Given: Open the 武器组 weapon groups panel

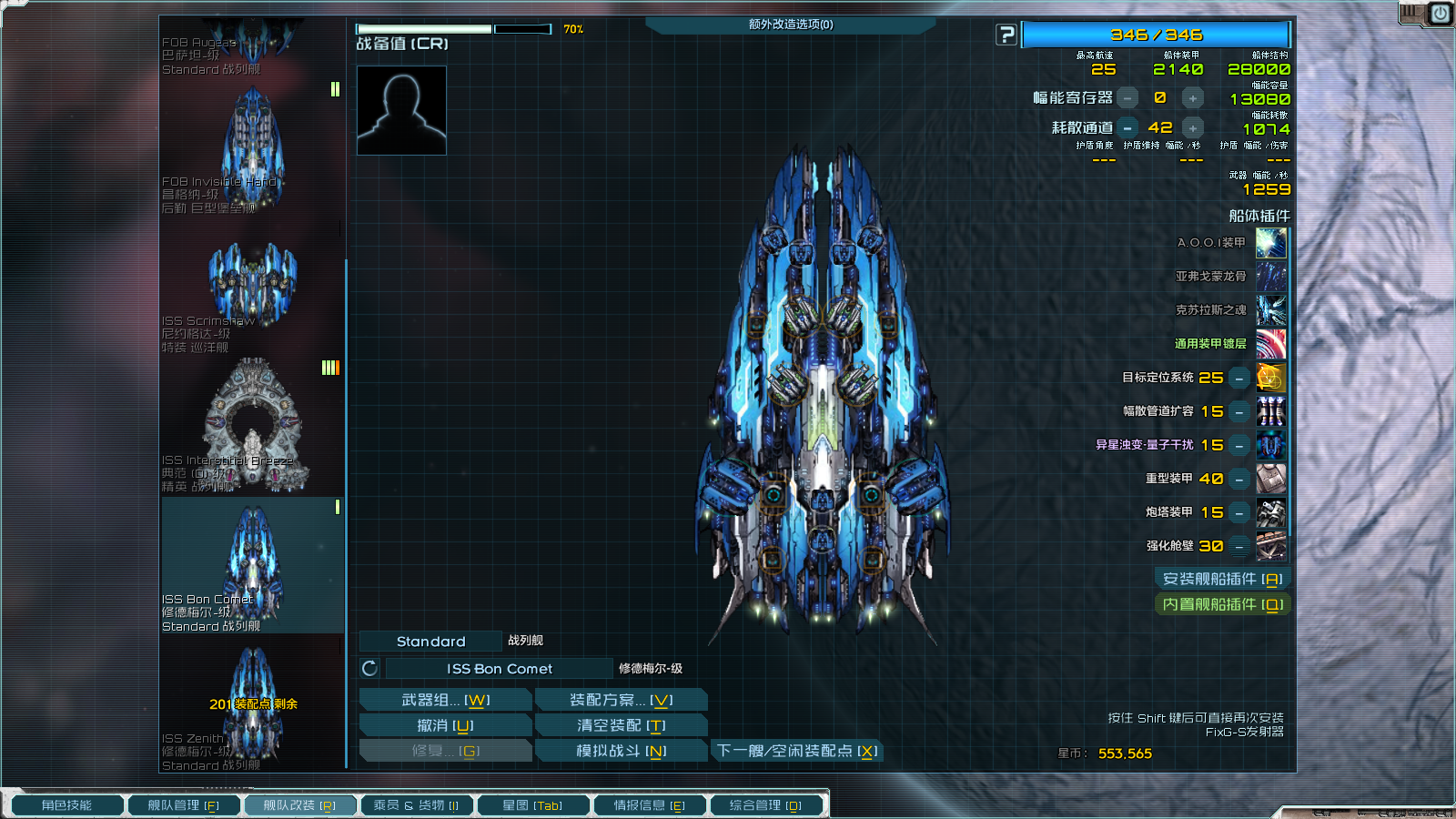Looking at the screenshot, I should (445, 700).
